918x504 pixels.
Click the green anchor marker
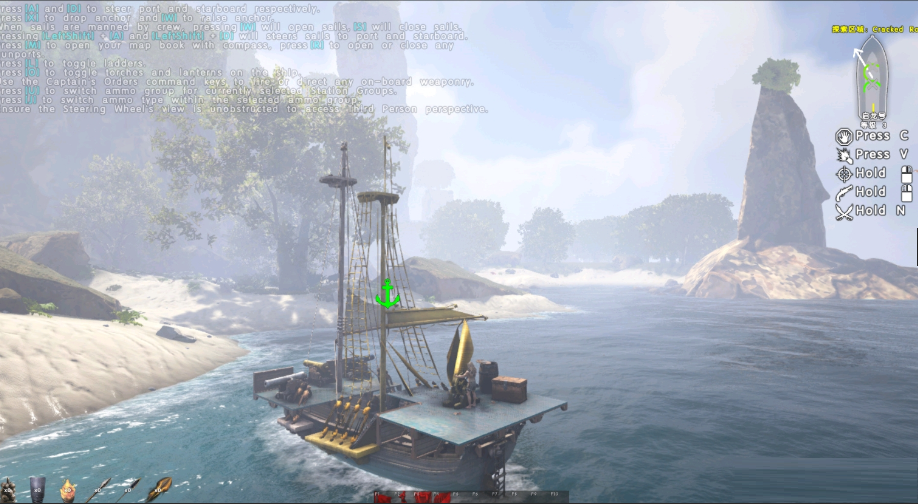pyautogui.click(x=387, y=292)
